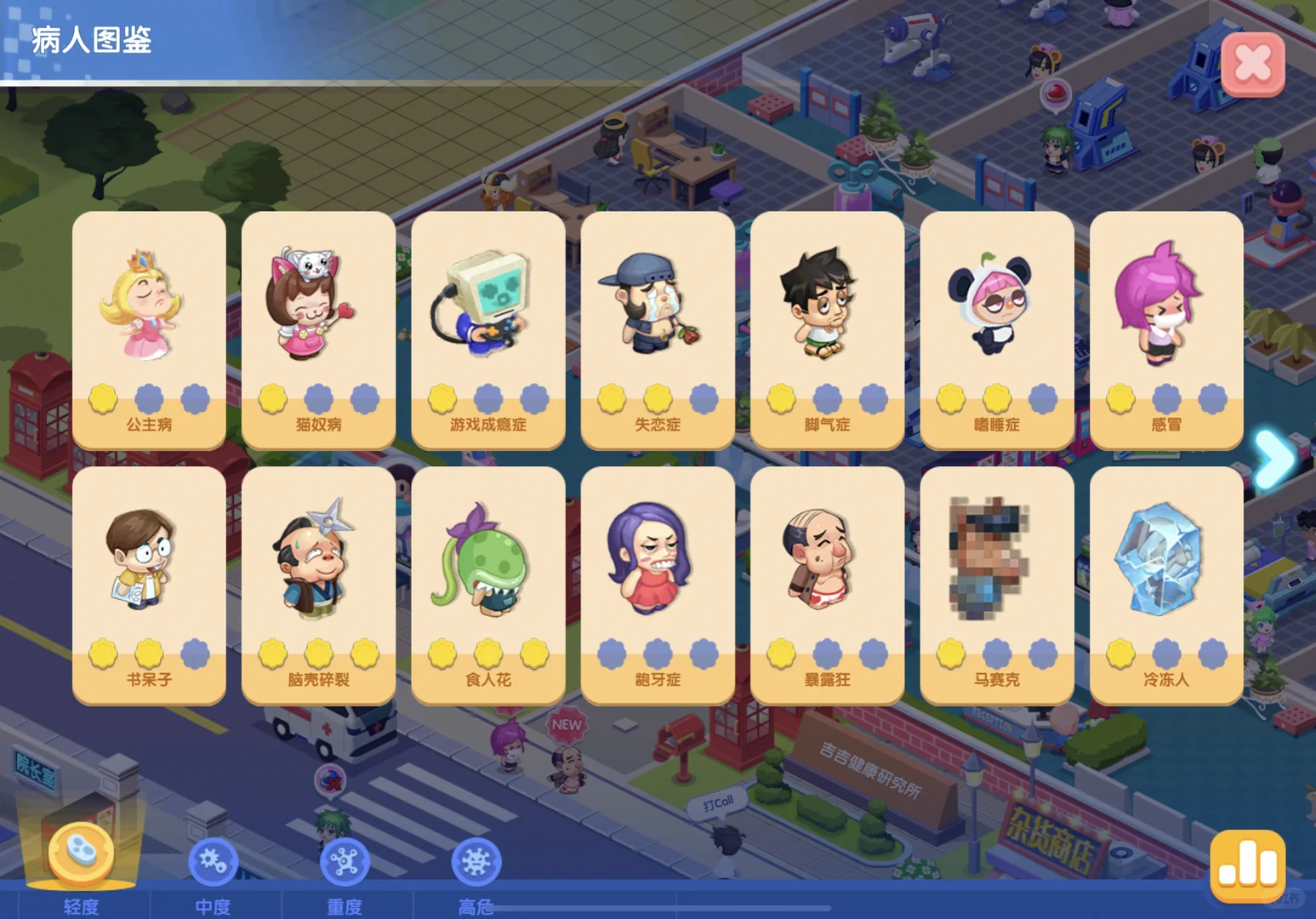1316x919 pixels.
Task: Close the 病人图鉴 panel
Action: click(x=1252, y=64)
